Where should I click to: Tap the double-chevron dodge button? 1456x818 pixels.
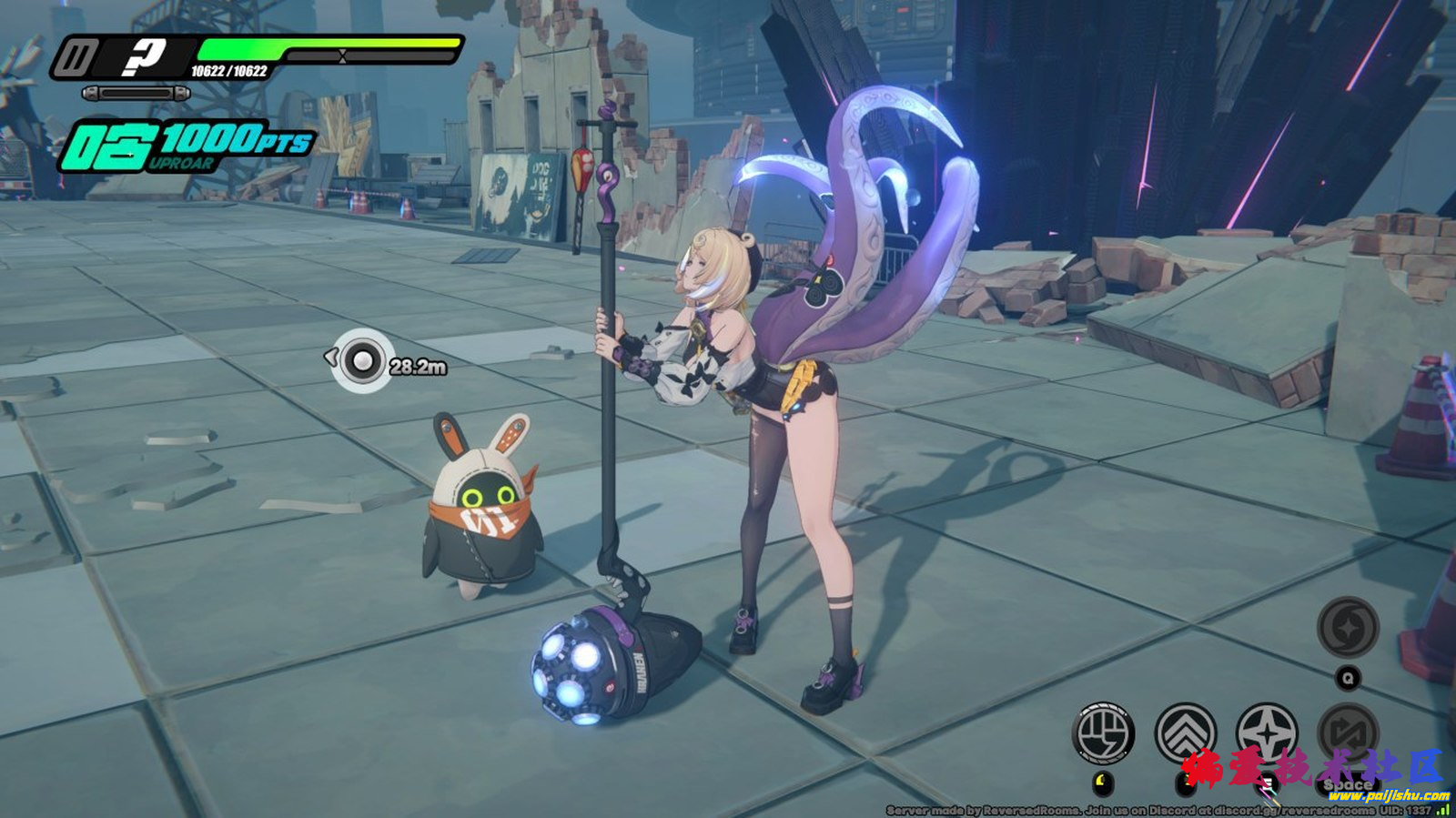click(1186, 732)
